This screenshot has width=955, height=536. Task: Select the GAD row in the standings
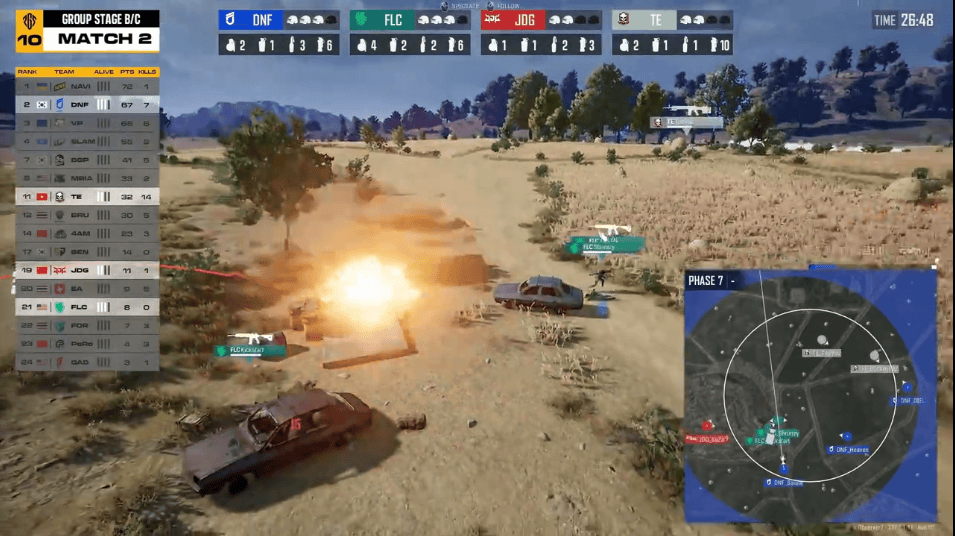tap(86, 361)
